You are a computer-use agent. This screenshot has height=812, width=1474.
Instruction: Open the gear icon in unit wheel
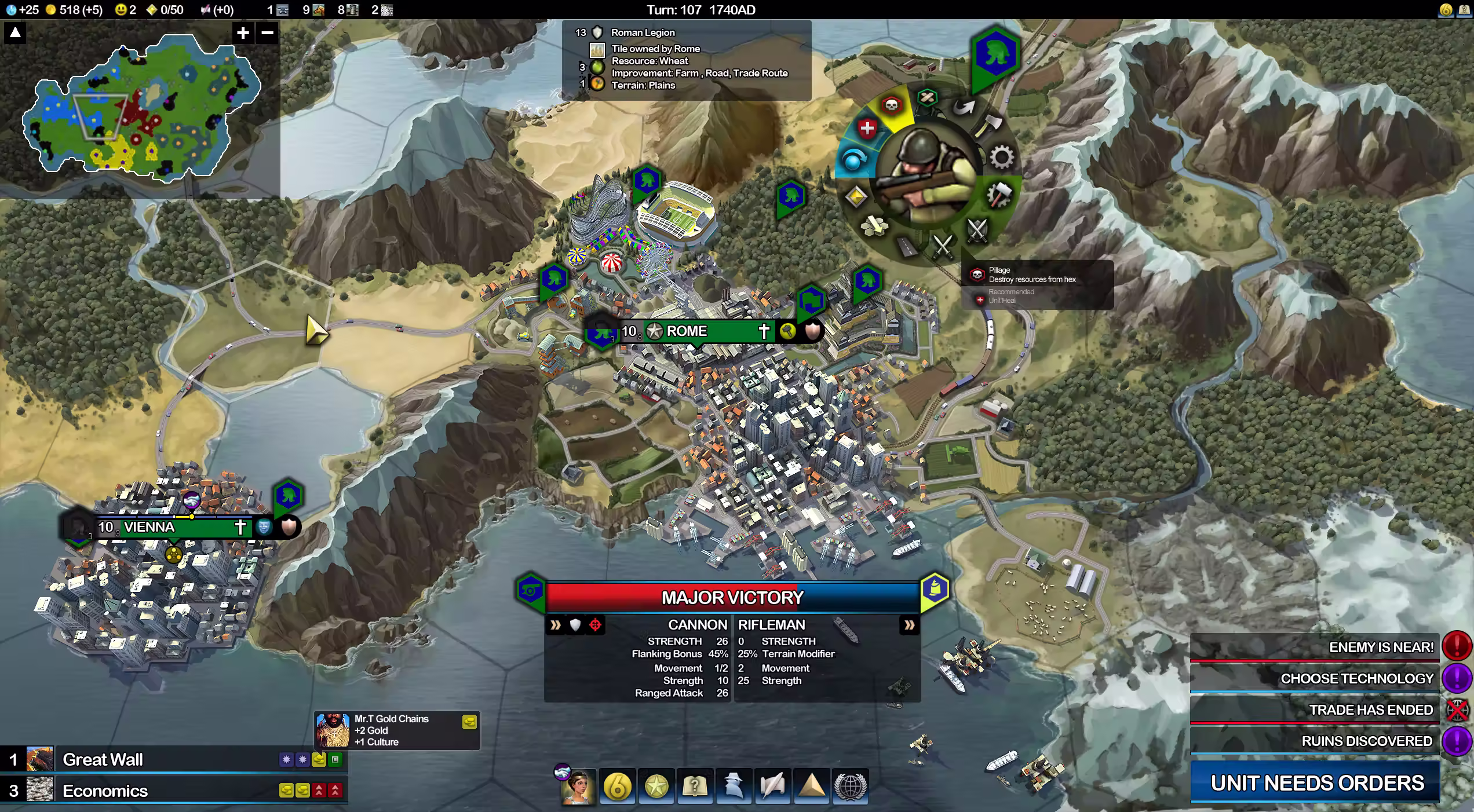[1001, 158]
